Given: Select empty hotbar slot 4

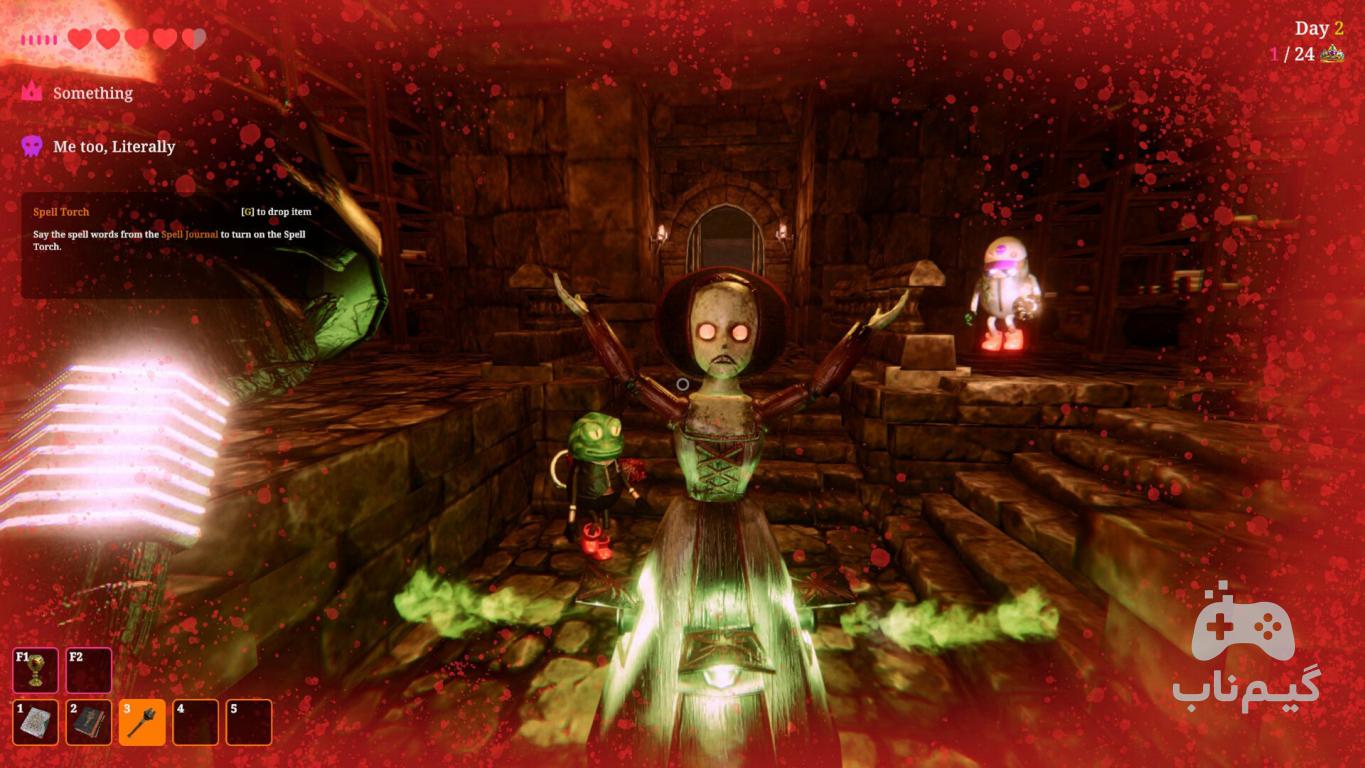Looking at the screenshot, I should [195, 722].
